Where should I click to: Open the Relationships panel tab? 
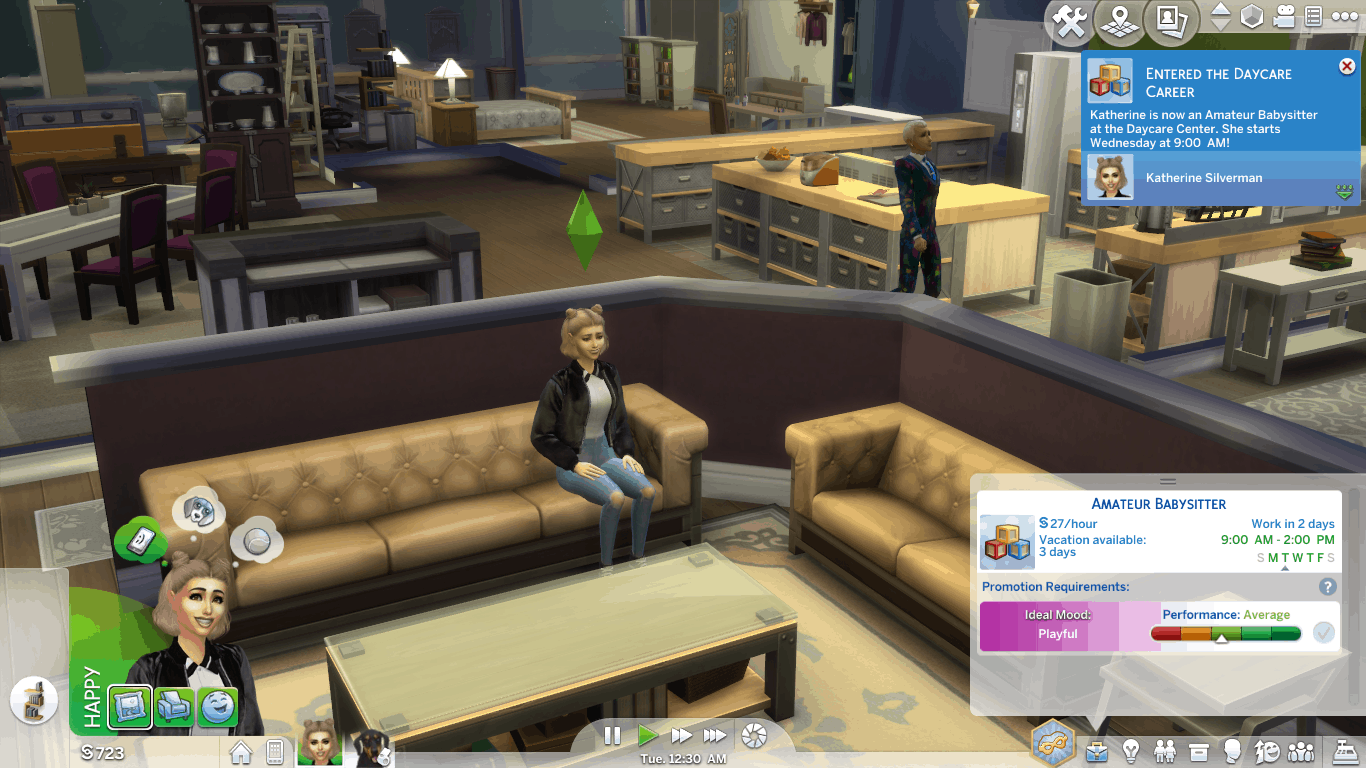coord(1165,750)
